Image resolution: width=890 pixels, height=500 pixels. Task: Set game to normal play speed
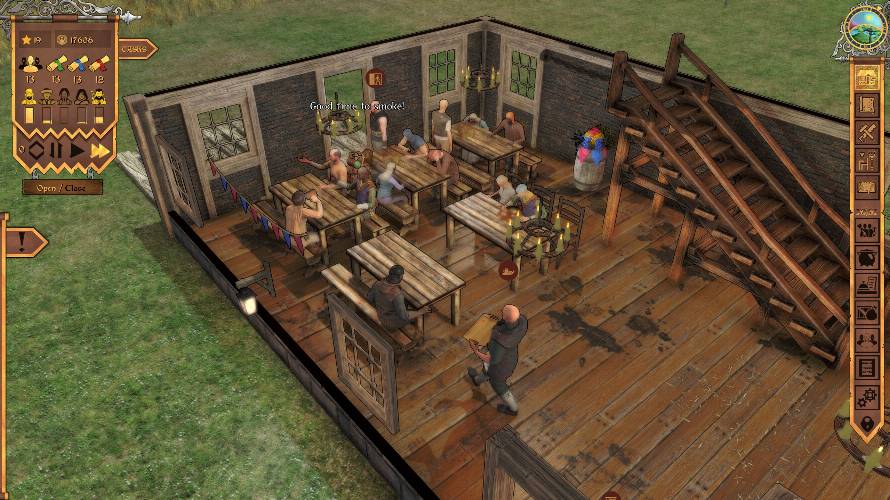pos(78,151)
